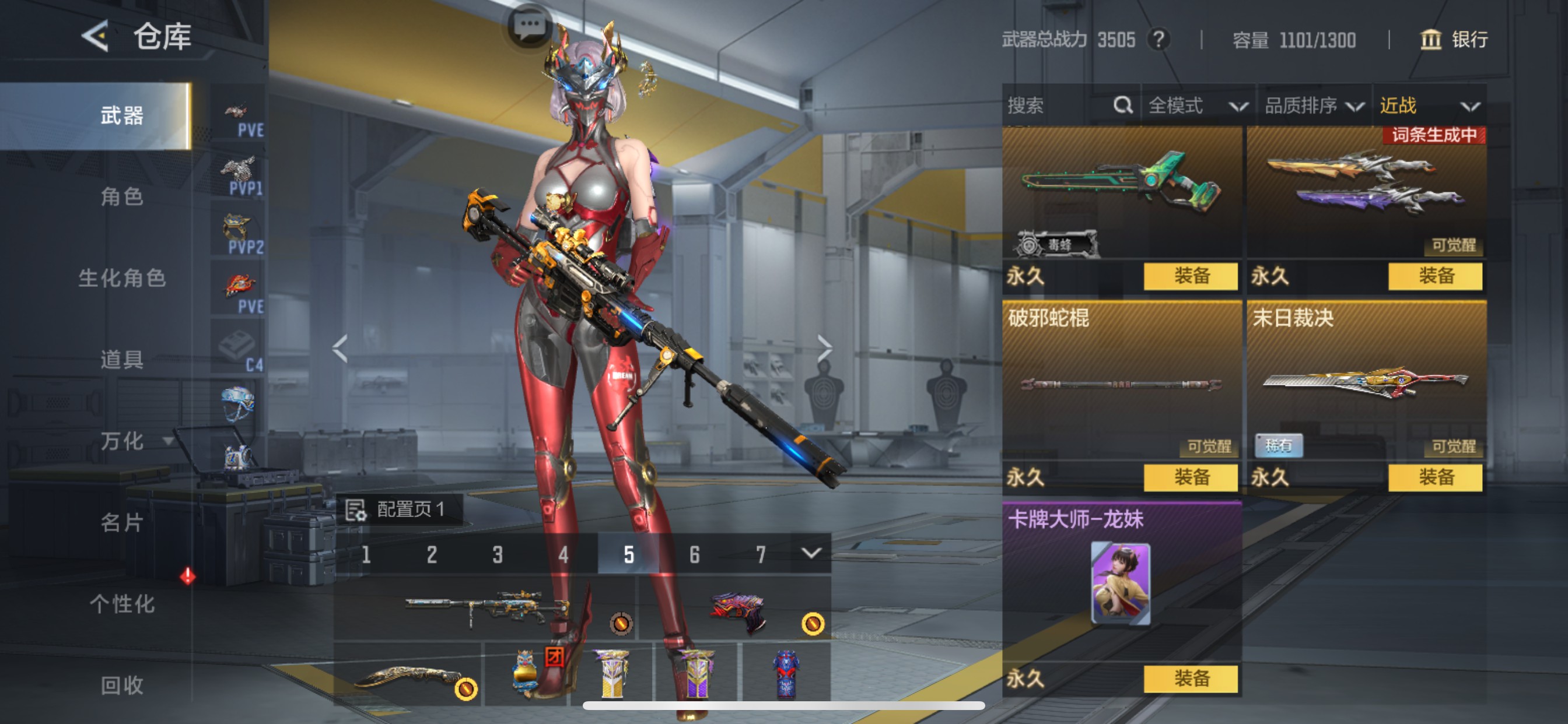
Task: Equip the 破邪蛇棍 melee weapon
Action: pyautogui.click(x=1190, y=477)
